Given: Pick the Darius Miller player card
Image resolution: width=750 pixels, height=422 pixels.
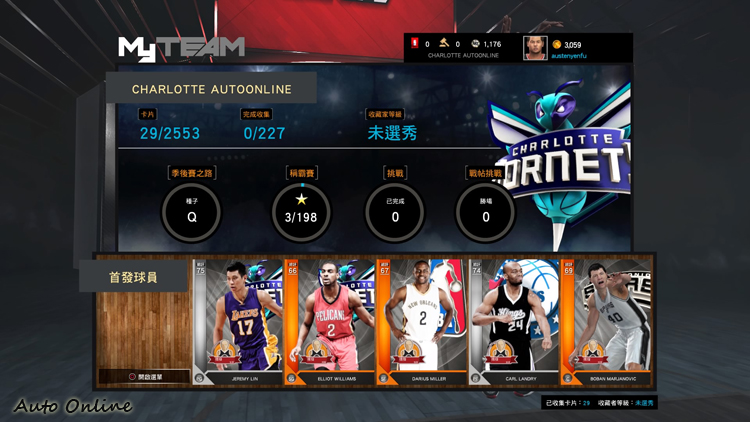Looking at the screenshot, I should click(422, 322).
